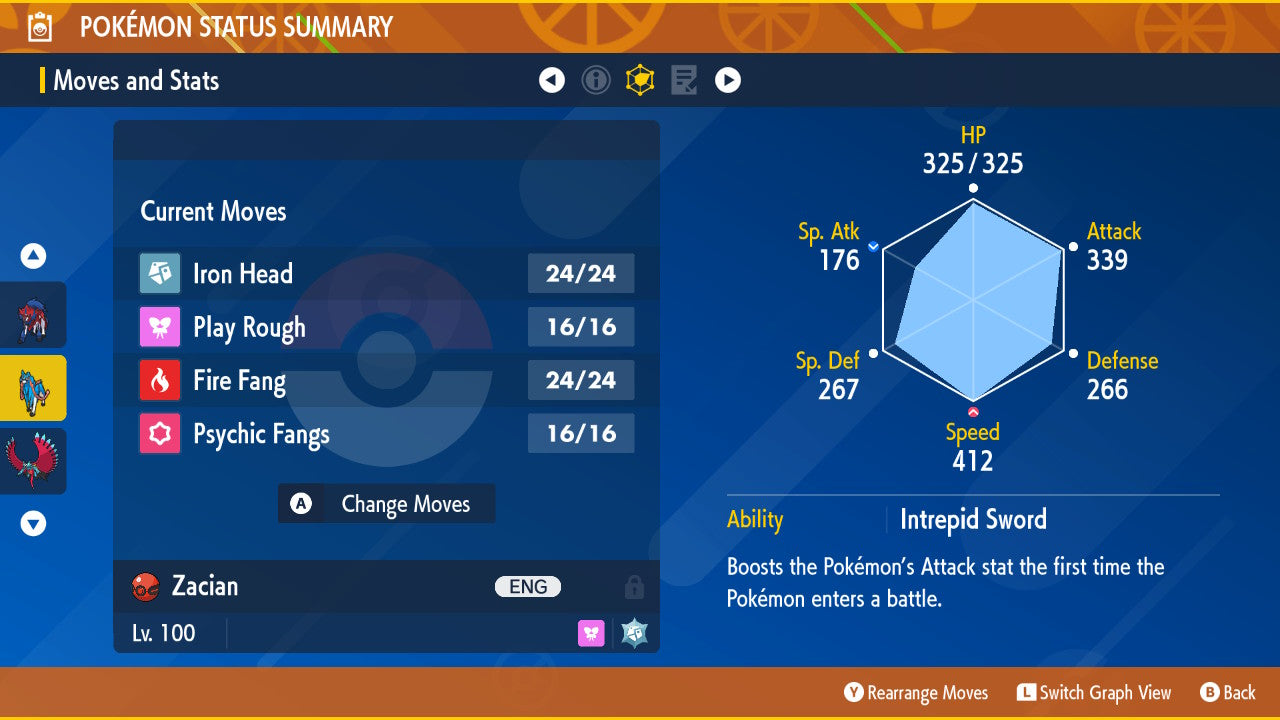Click the Speed worst stat marker
The width and height of the screenshot is (1280, 720).
(972, 410)
